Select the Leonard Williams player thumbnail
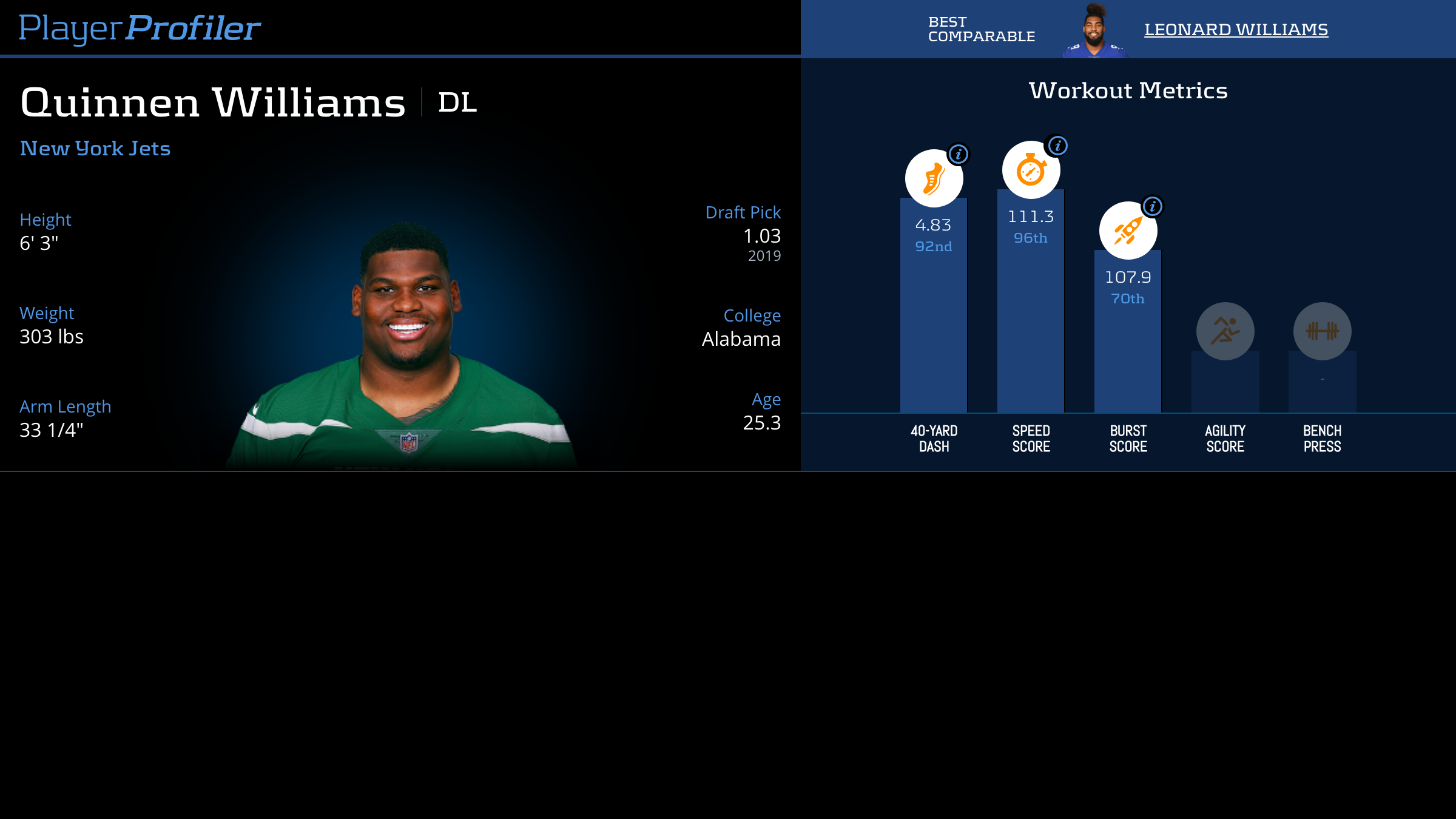 (1094, 32)
